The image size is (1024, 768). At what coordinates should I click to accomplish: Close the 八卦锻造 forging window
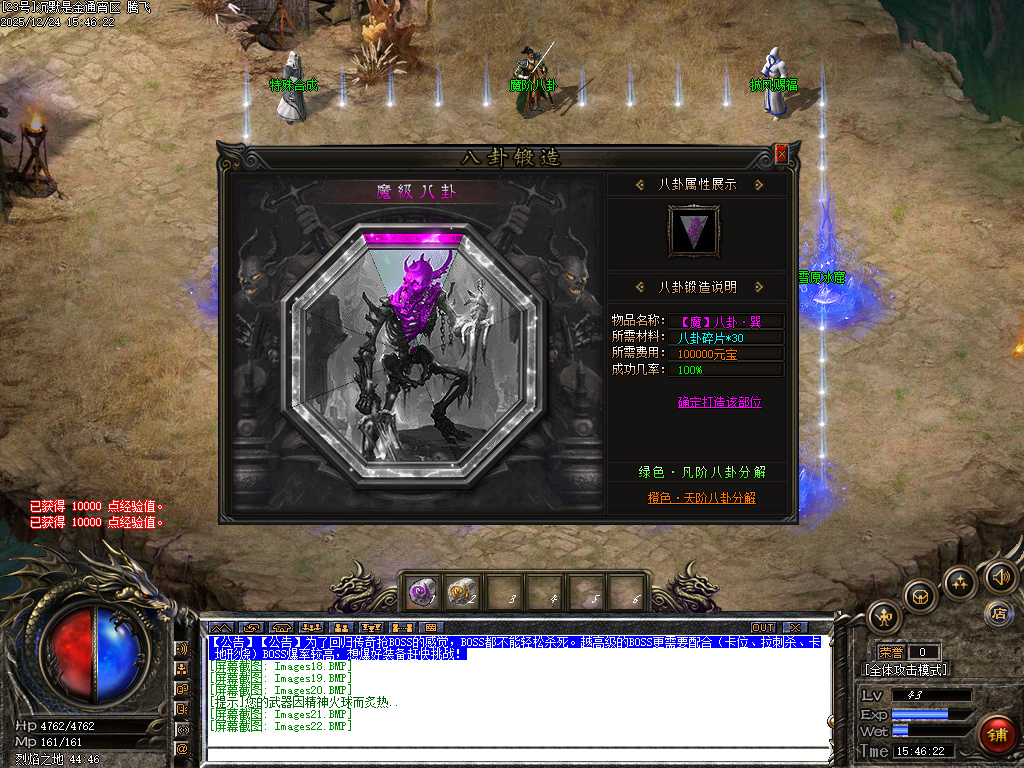[x=781, y=153]
